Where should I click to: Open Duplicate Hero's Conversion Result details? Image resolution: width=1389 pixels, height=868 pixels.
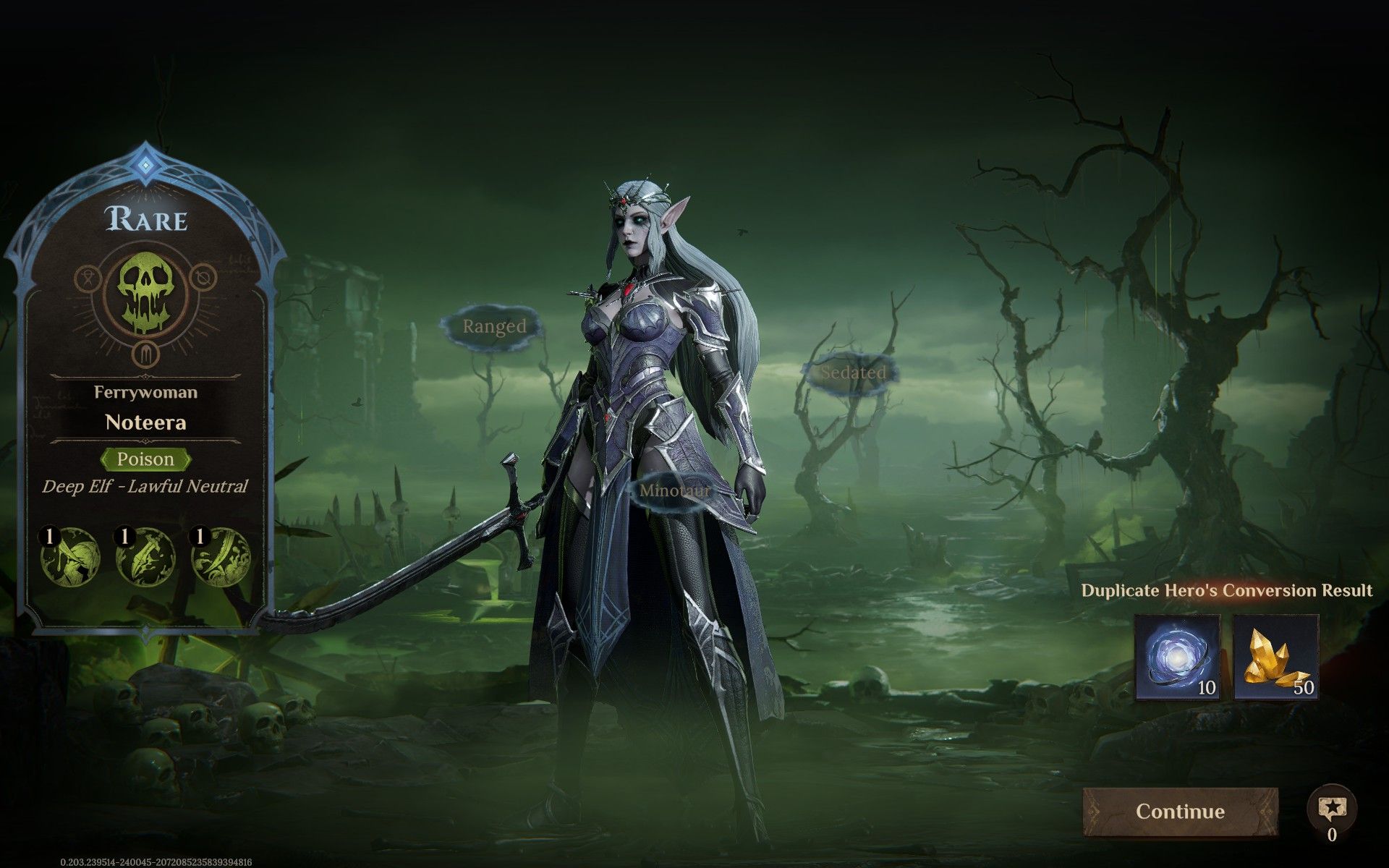(1226, 590)
